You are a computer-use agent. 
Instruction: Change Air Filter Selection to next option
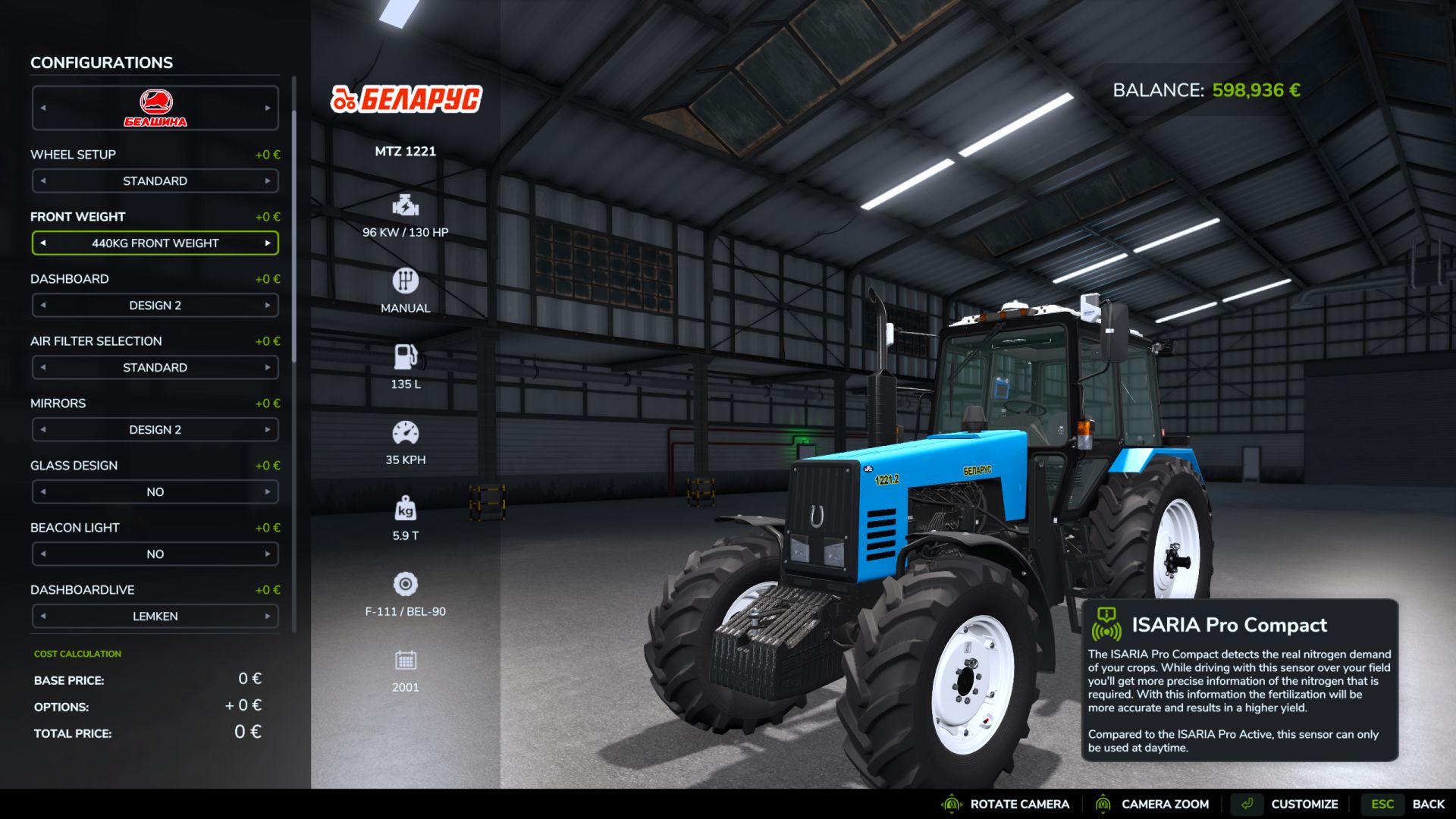click(268, 368)
